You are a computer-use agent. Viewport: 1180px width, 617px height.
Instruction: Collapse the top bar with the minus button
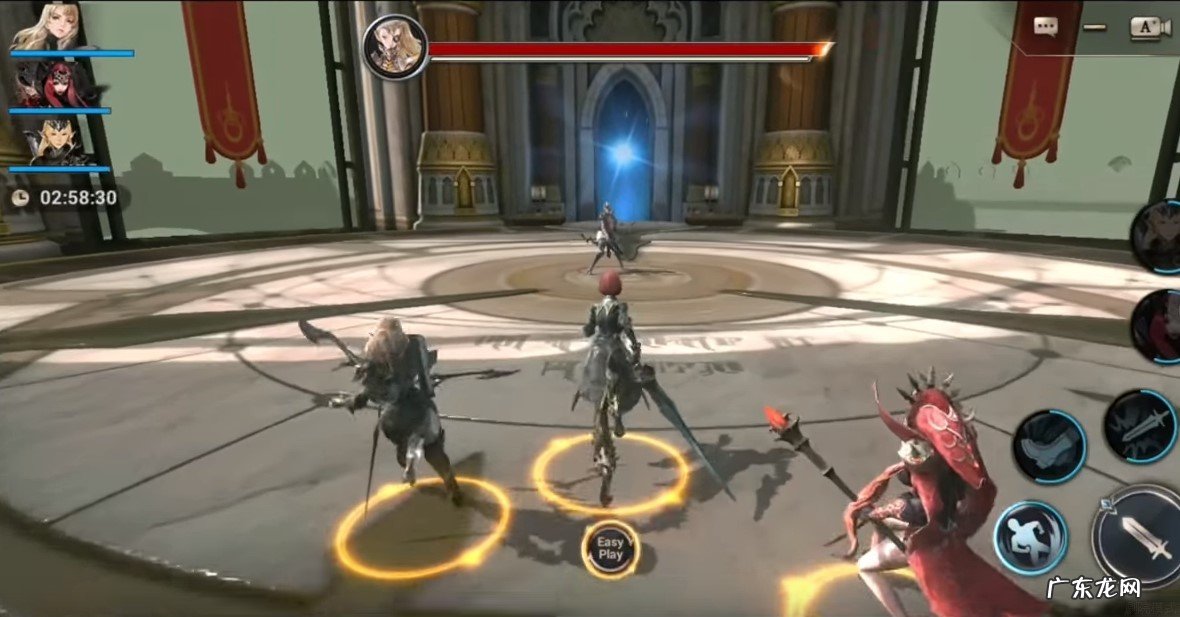point(1095,27)
